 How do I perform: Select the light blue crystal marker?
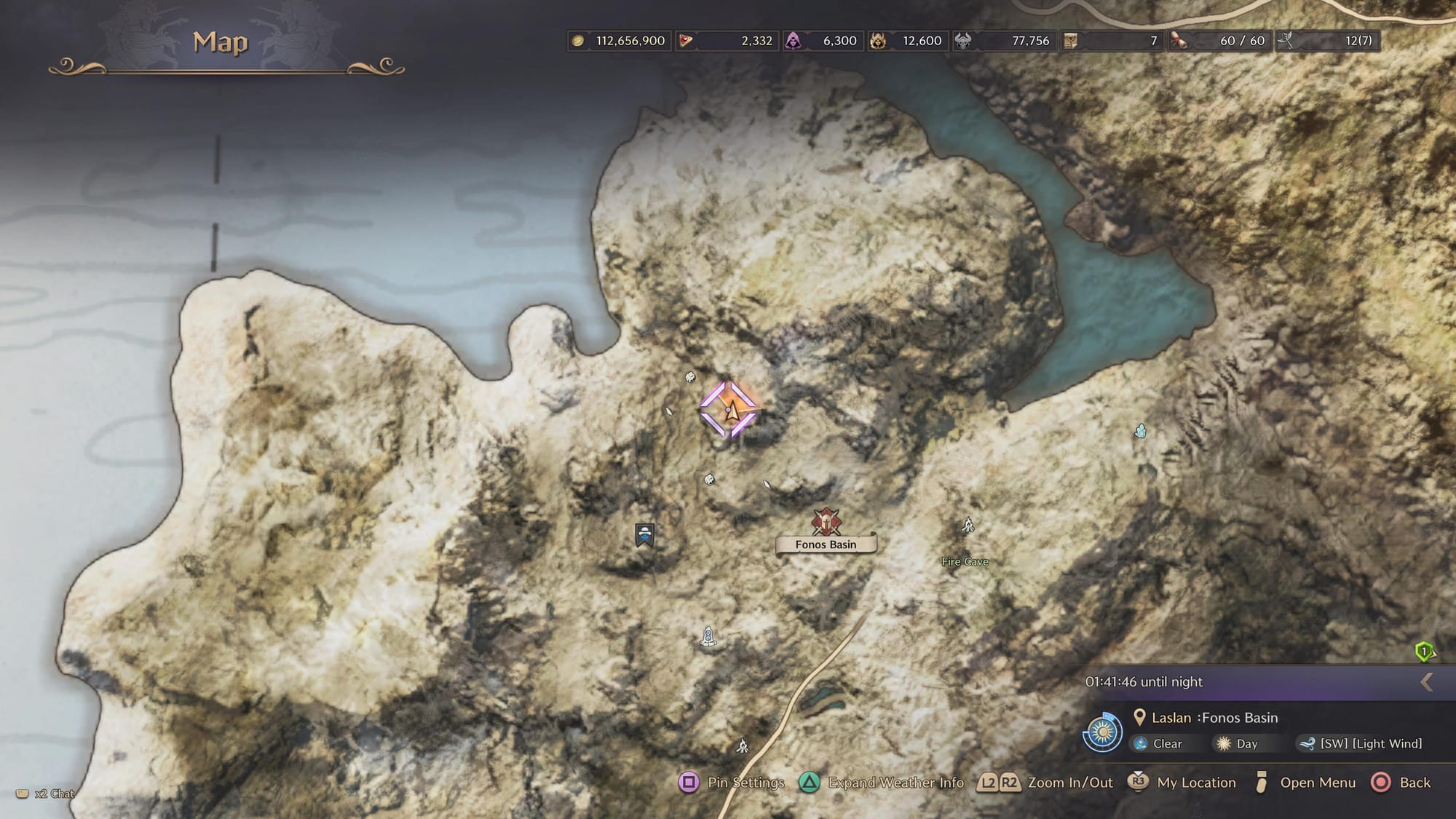coord(1140,432)
